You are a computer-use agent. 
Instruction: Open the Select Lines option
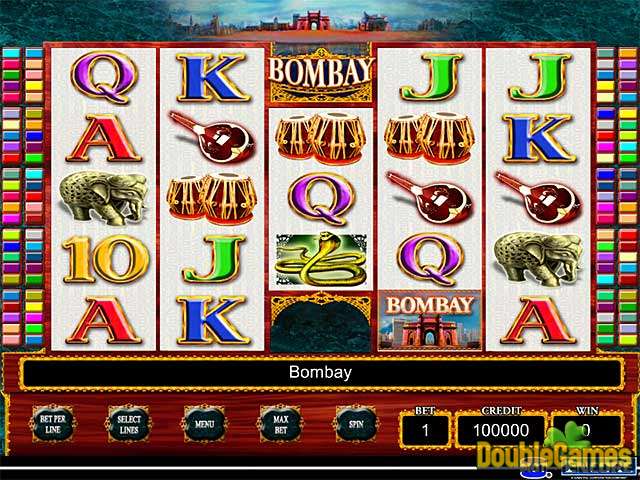point(128,423)
